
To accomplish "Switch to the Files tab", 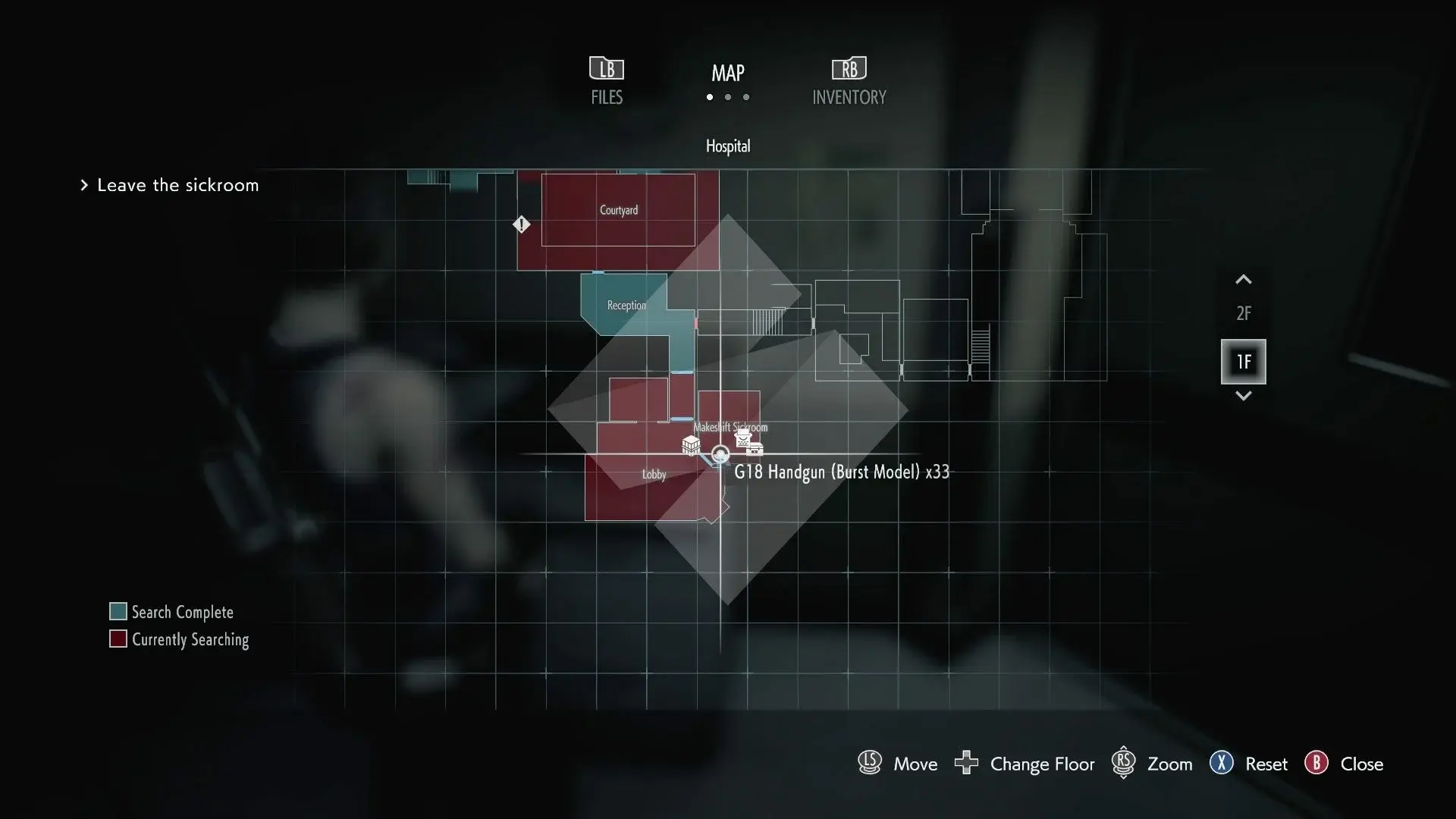I will (x=607, y=80).
